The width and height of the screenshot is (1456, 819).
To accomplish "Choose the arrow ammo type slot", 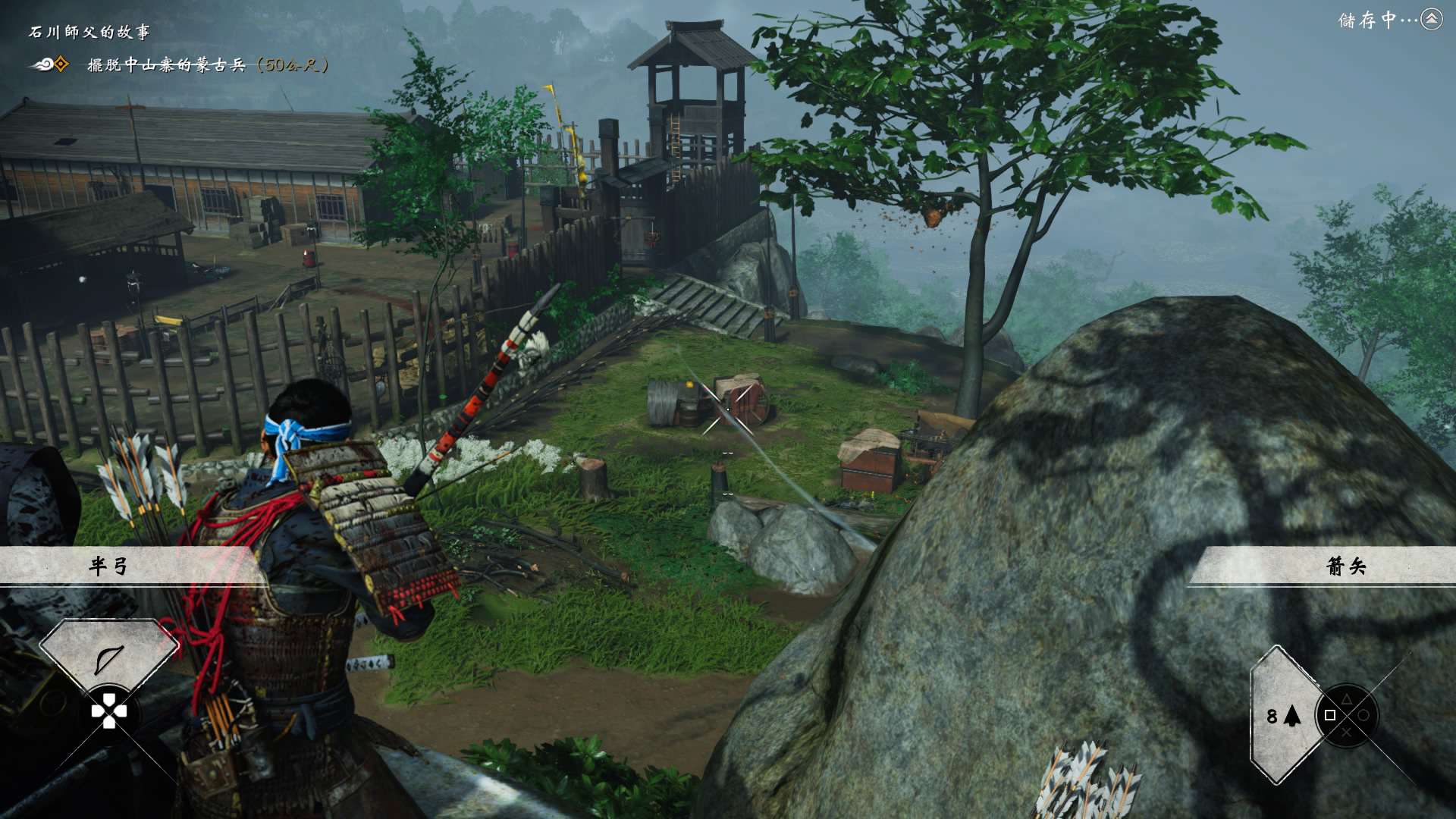I will click(x=1283, y=715).
